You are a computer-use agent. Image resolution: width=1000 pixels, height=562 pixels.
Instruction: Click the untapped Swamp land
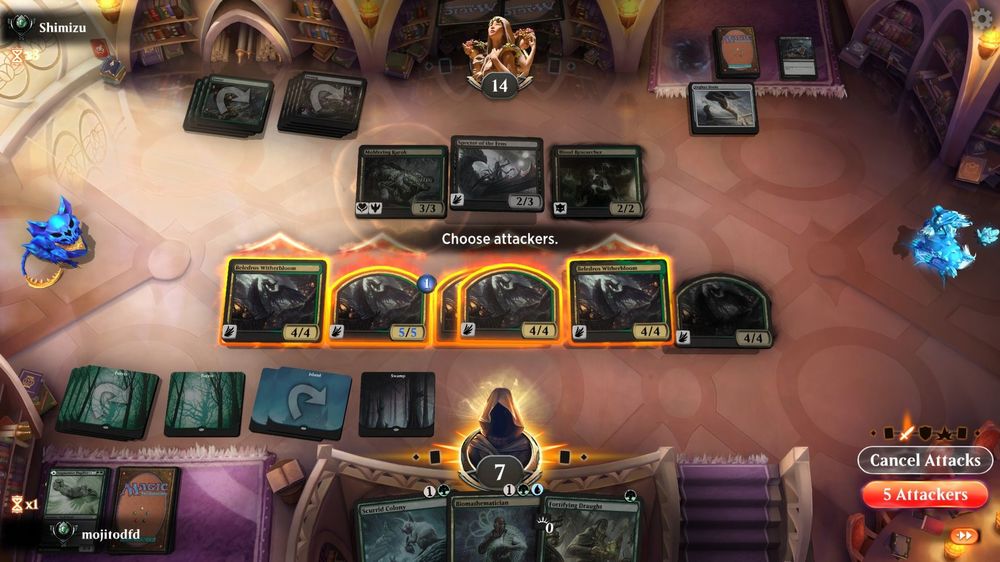coord(397,403)
